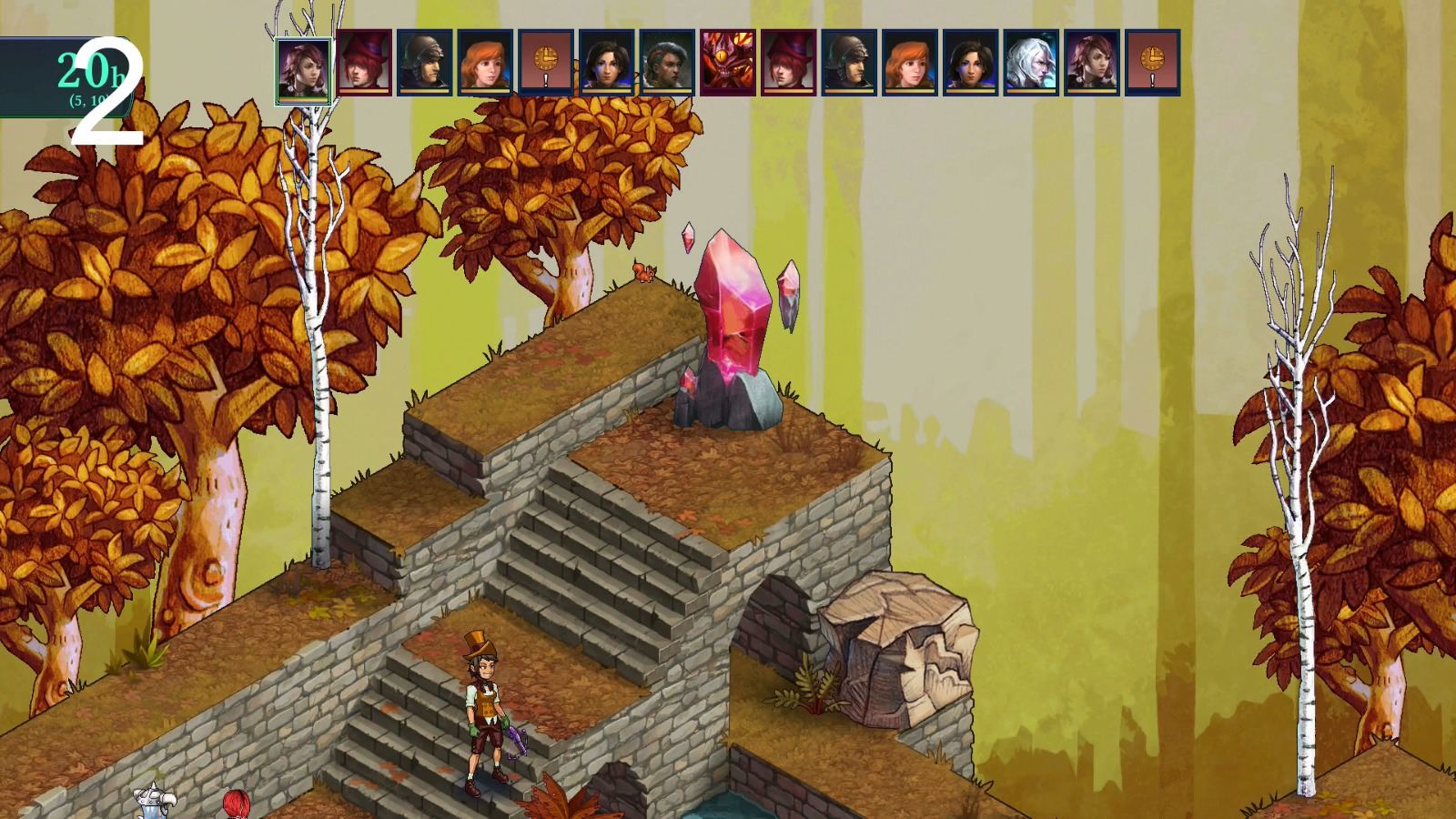This screenshot has height=819, width=1456.
Task: Click the top-hatted character's turn portrait
Action: [x=364, y=64]
